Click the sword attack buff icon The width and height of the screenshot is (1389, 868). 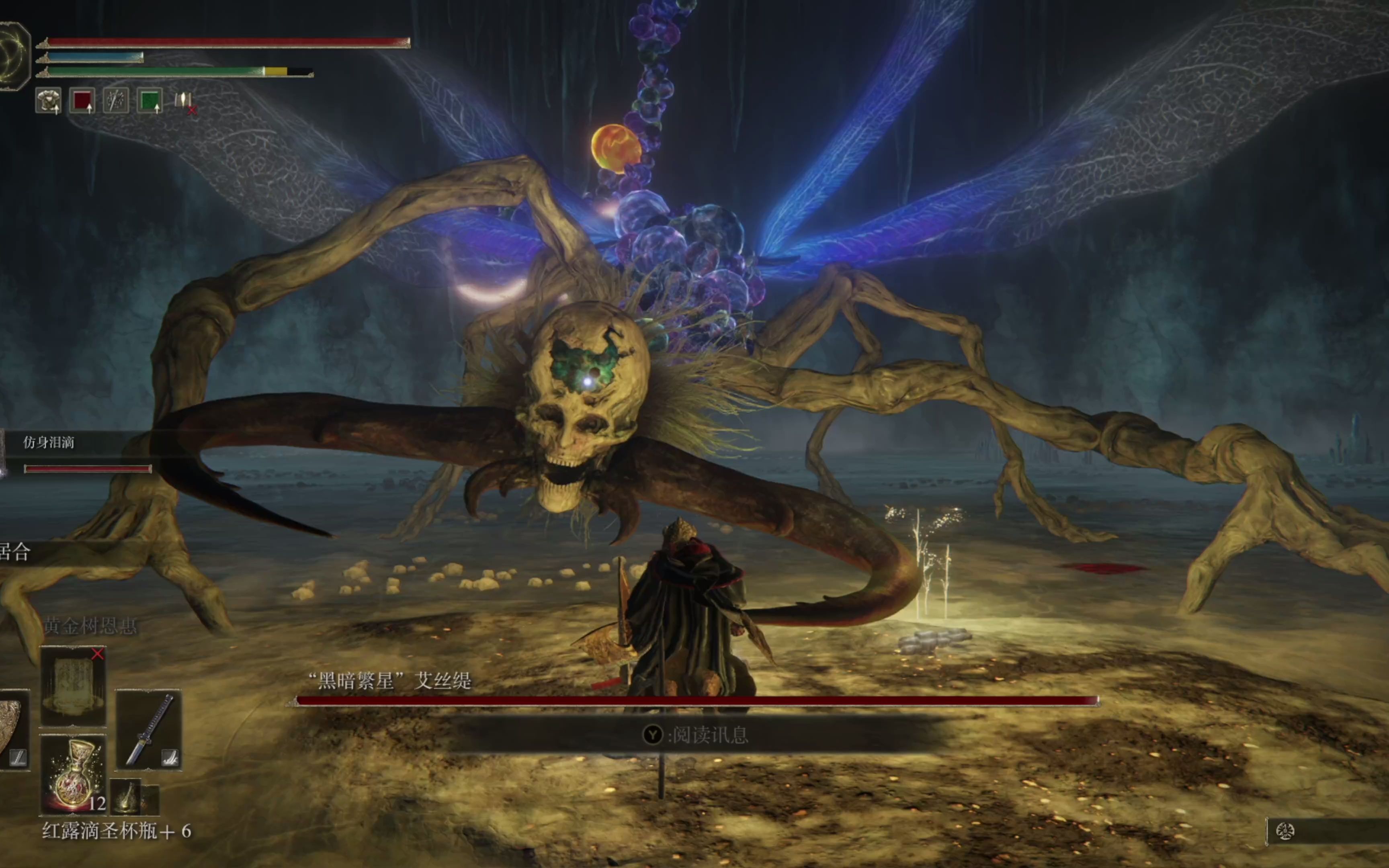(x=116, y=101)
